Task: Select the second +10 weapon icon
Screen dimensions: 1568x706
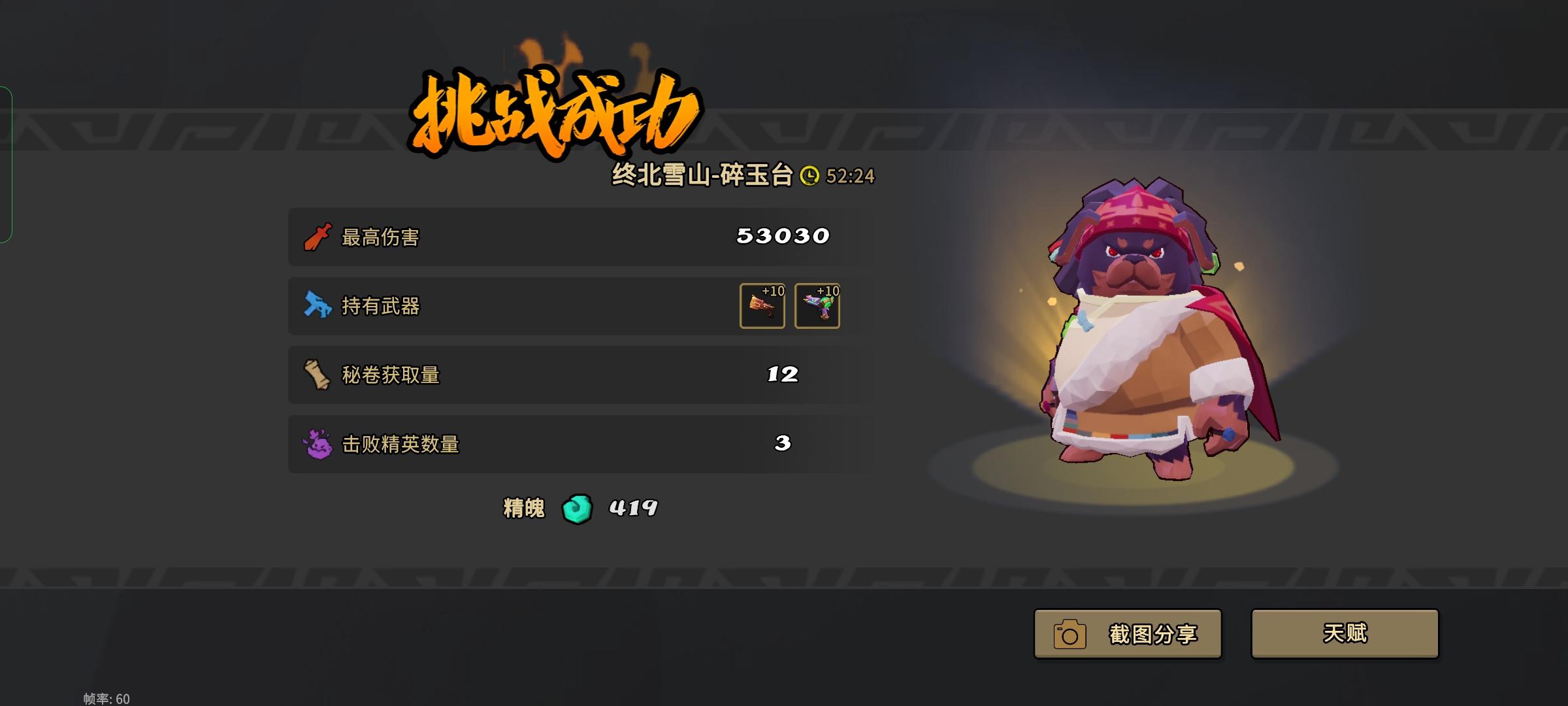Action: (x=817, y=305)
